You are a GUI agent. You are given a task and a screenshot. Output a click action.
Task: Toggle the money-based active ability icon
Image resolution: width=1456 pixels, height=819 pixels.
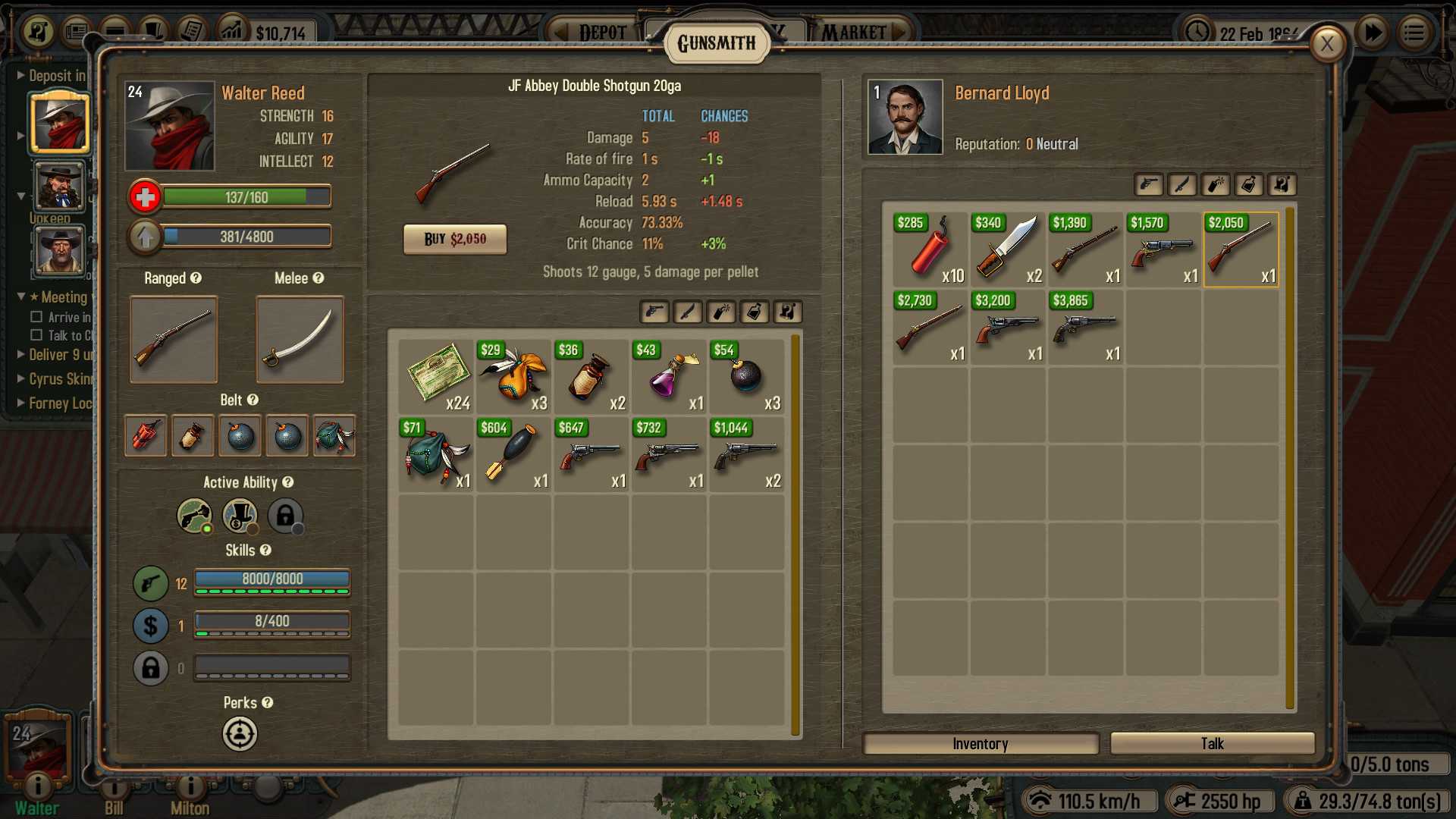click(240, 516)
